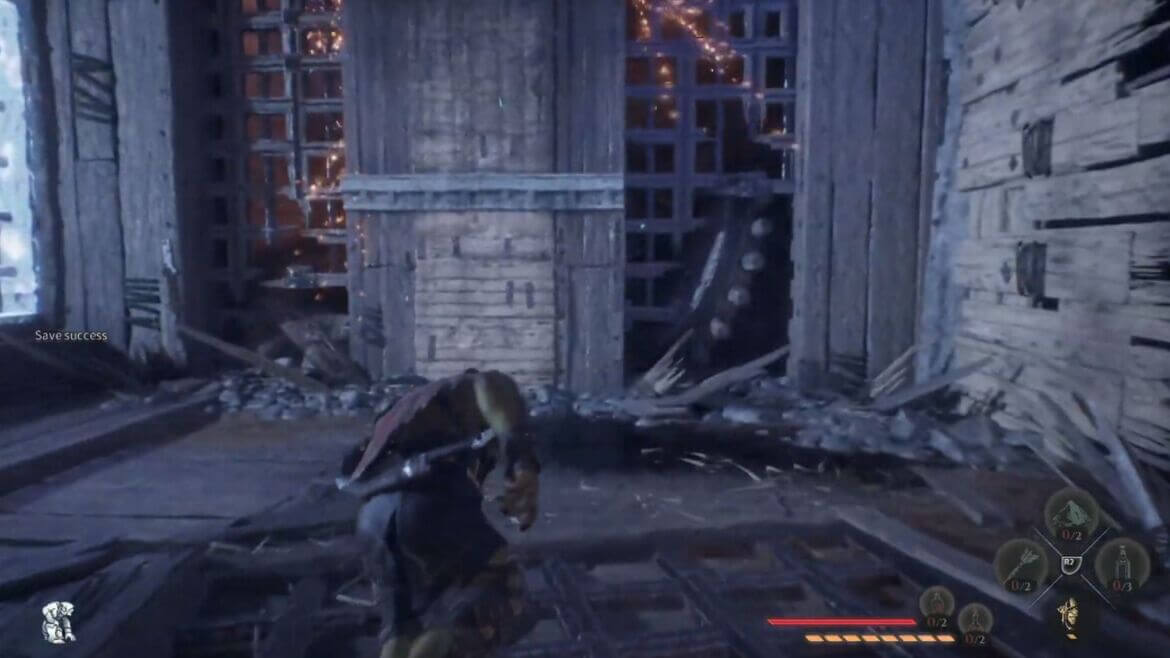Select the arrow dart item slot

click(1021, 565)
